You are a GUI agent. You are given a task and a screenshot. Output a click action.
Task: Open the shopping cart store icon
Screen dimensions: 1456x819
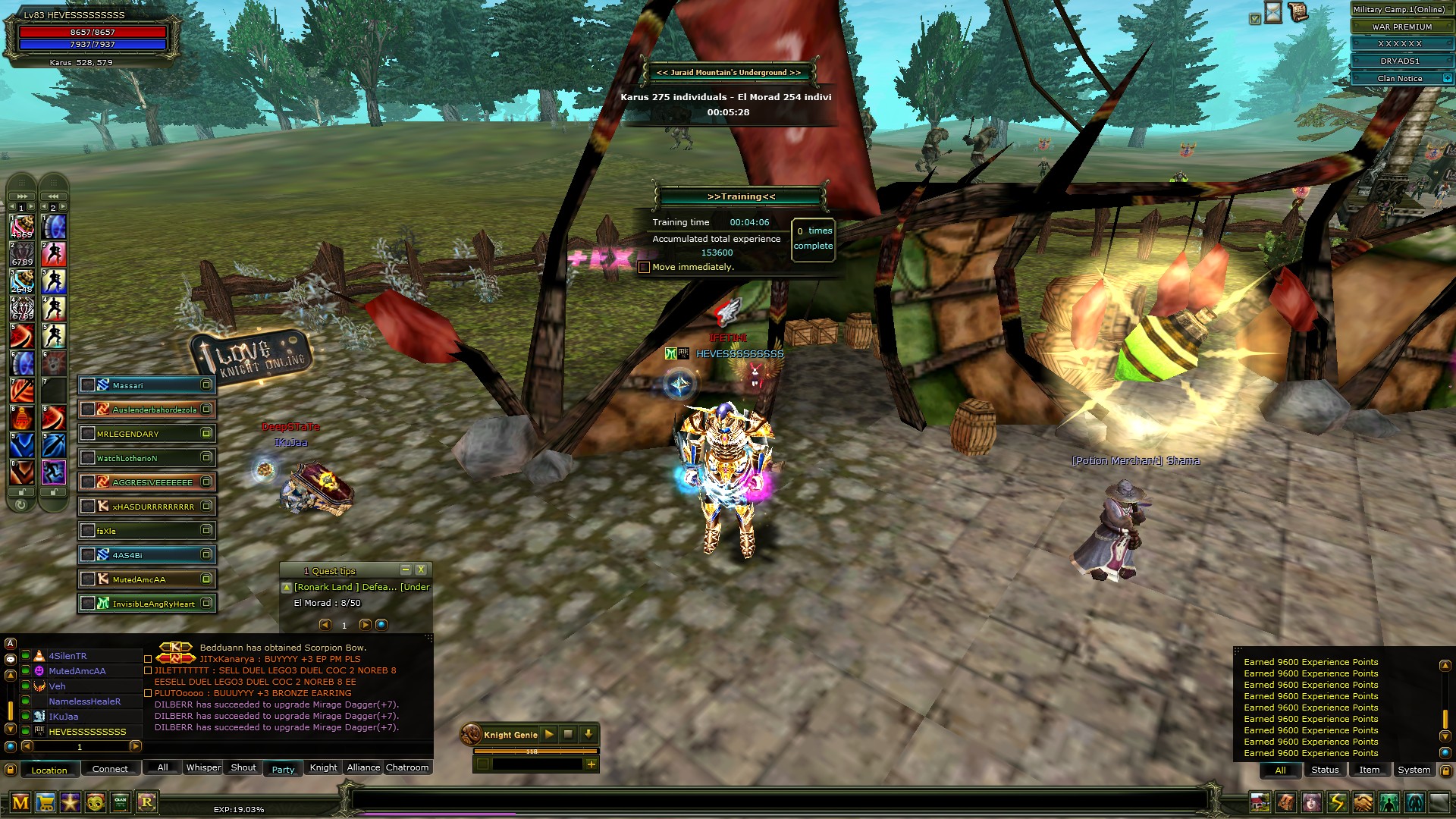click(45, 802)
